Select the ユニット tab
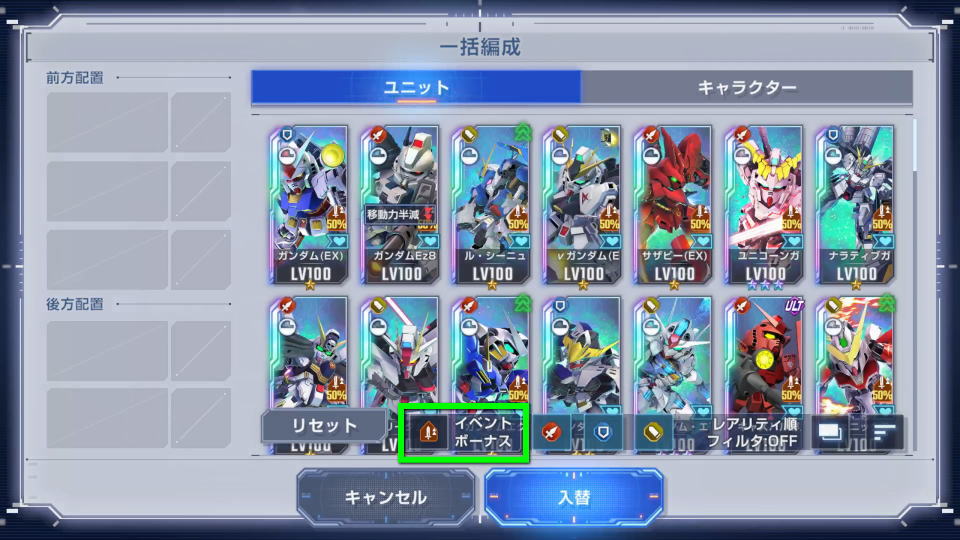 coord(416,87)
